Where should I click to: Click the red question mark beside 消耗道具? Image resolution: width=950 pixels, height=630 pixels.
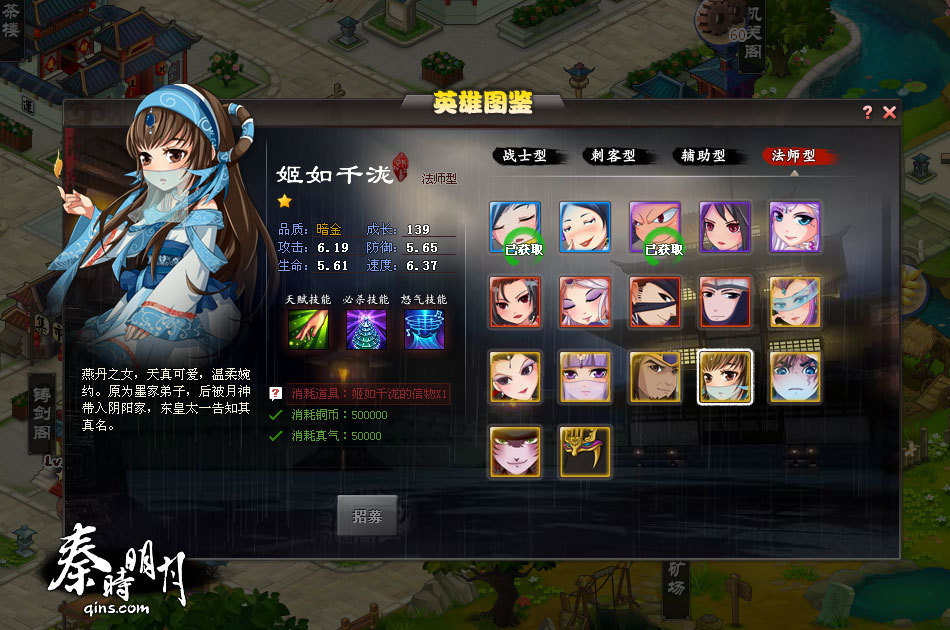point(276,394)
